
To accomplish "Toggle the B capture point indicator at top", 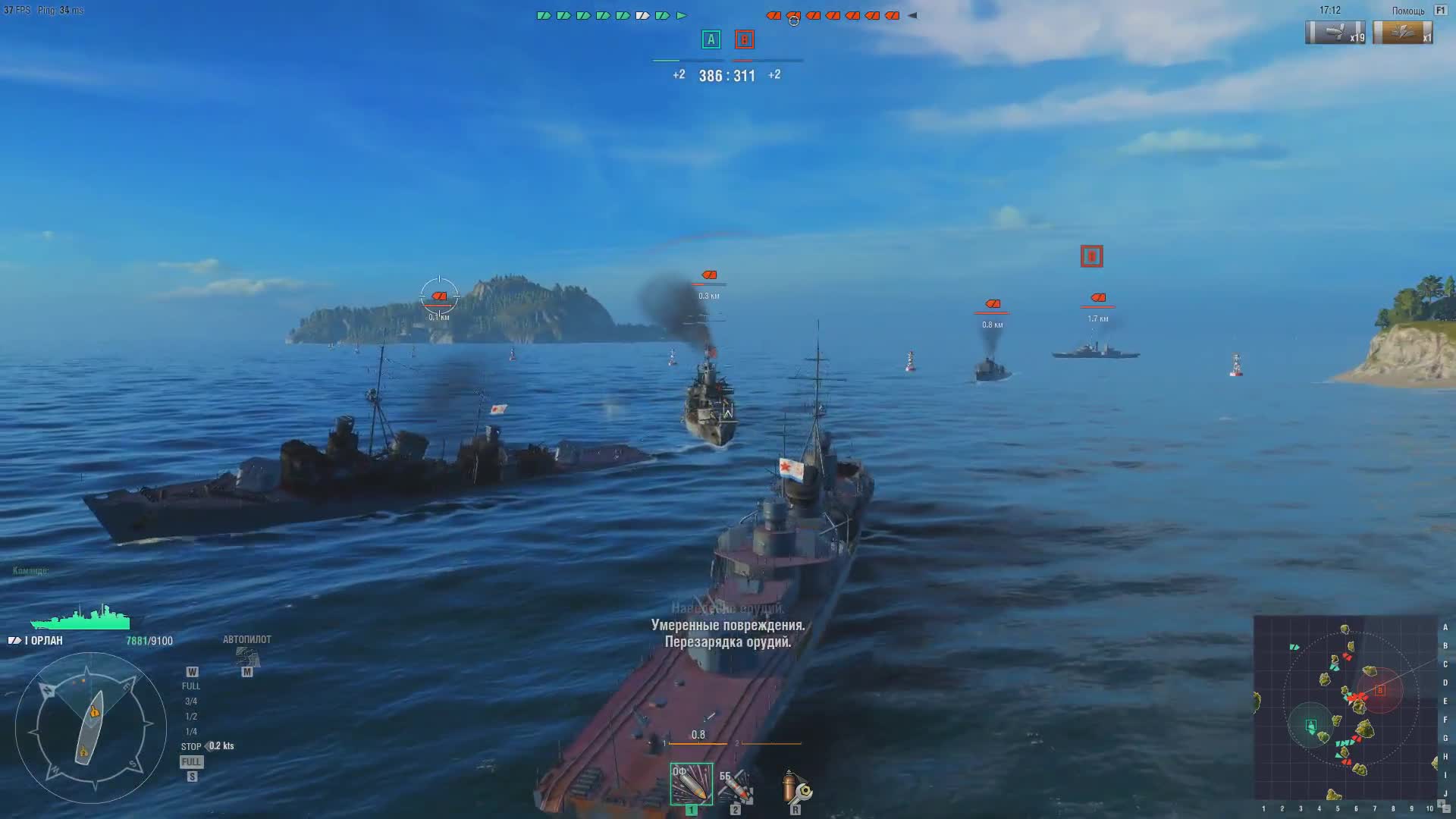I will pyautogui.click(x=745, y=39).
